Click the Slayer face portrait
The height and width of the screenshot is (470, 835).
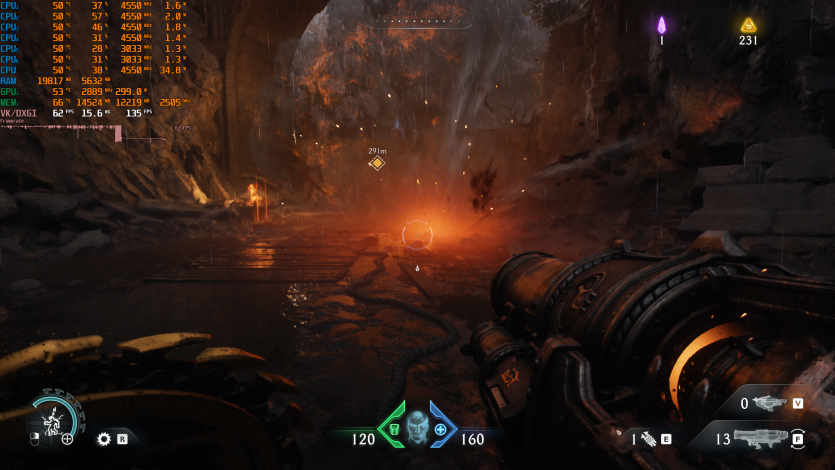(x=417, y=429)
